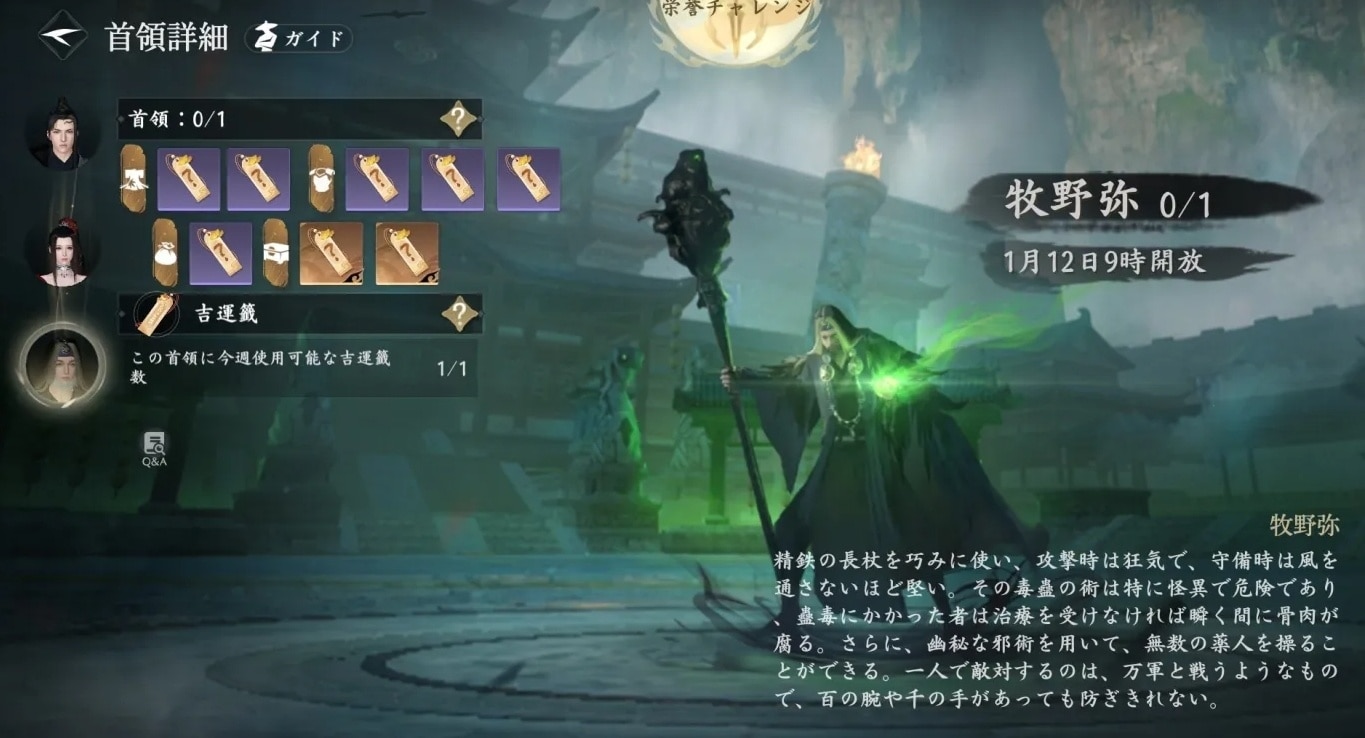The image size is (1365, 738).
Task: Open the ガイド guide
Action: click(x=298, y=39)
